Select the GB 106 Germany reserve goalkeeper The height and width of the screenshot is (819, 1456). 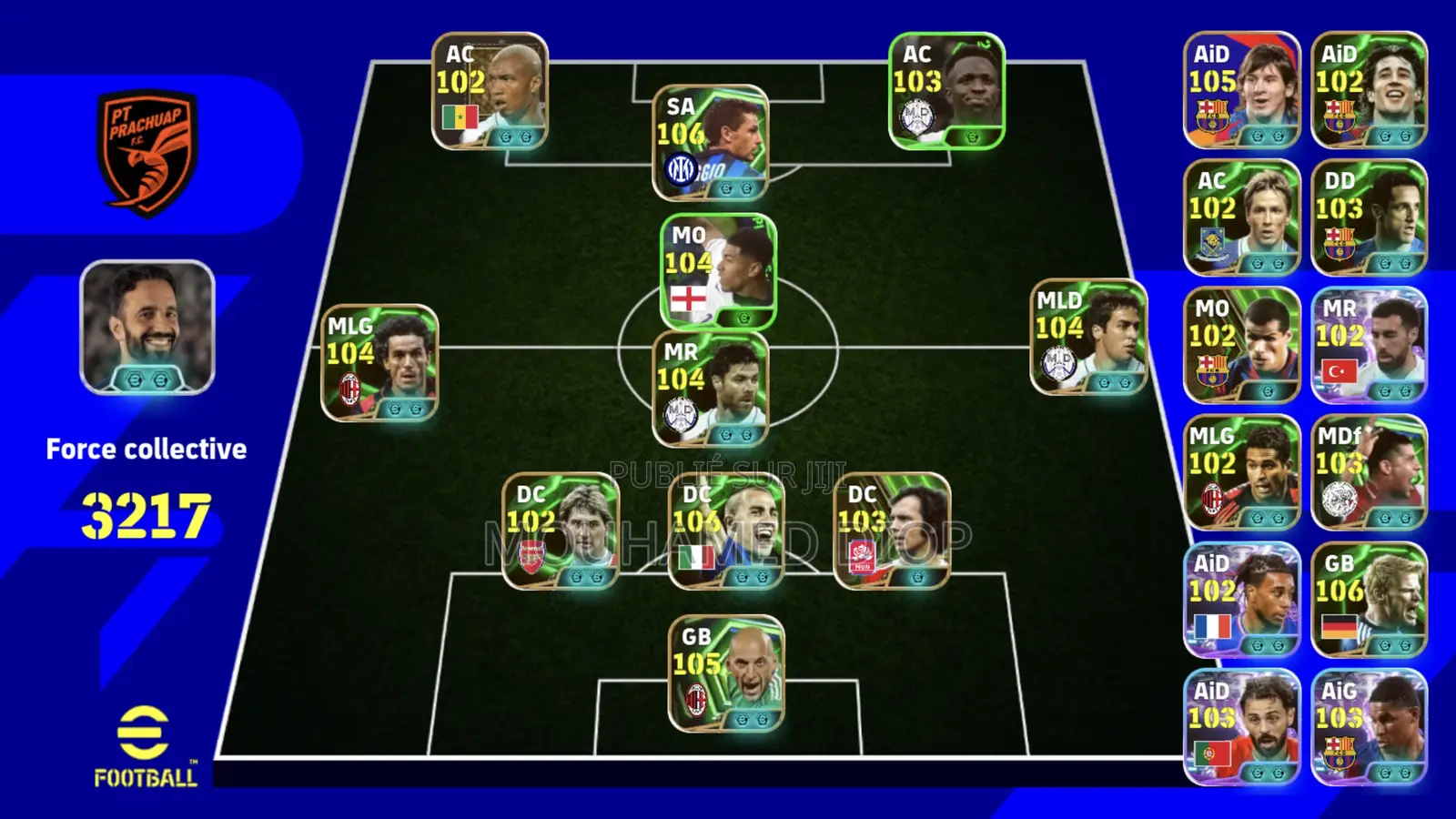click(x=1369, y=600)
